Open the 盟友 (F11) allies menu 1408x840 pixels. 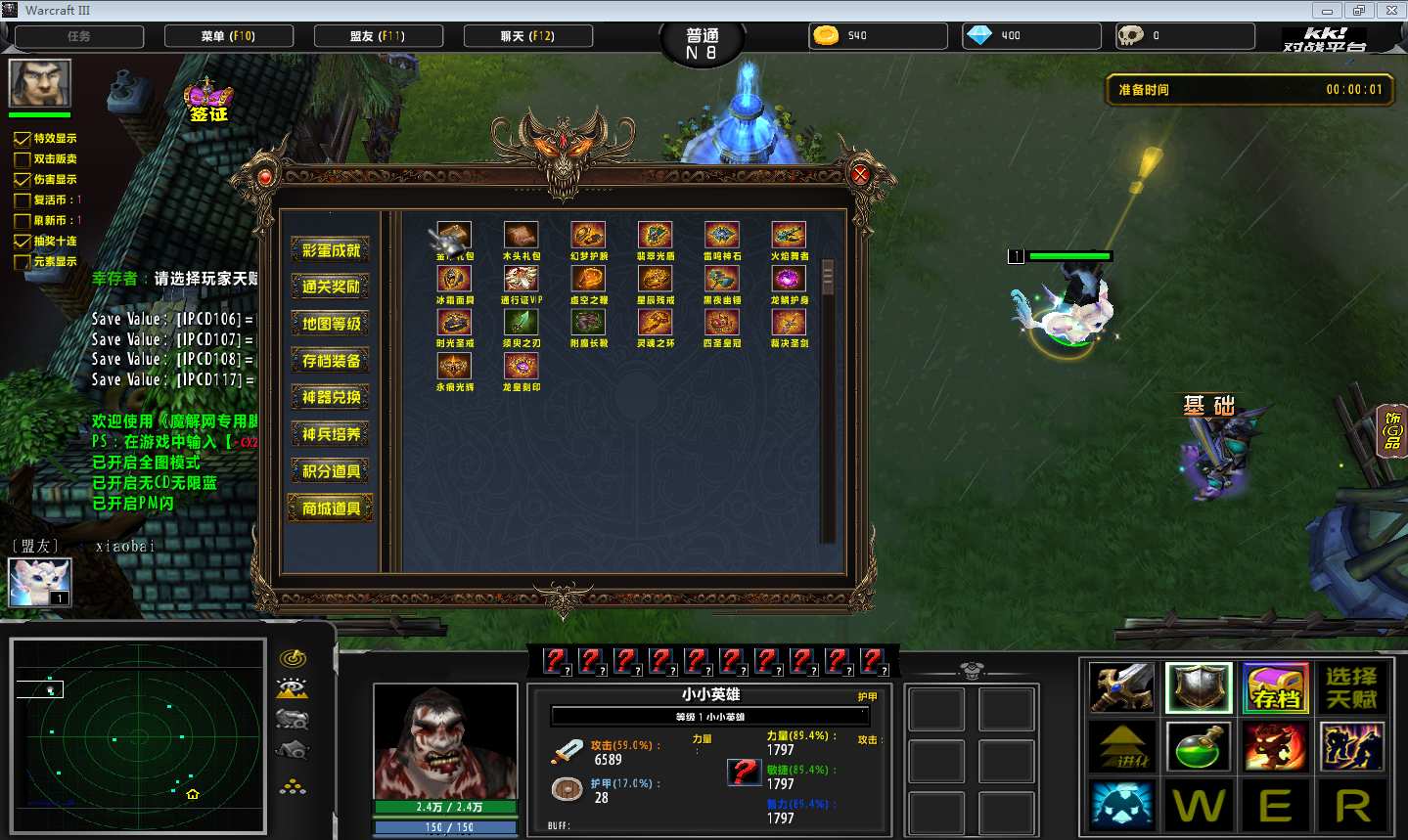click(378, 36)
